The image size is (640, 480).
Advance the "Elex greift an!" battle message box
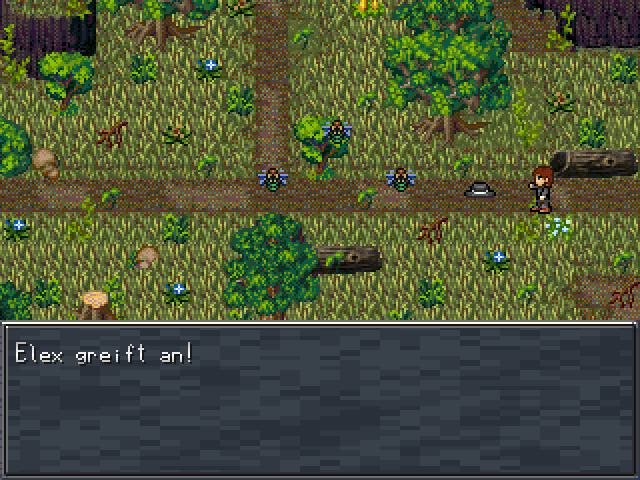320,399
